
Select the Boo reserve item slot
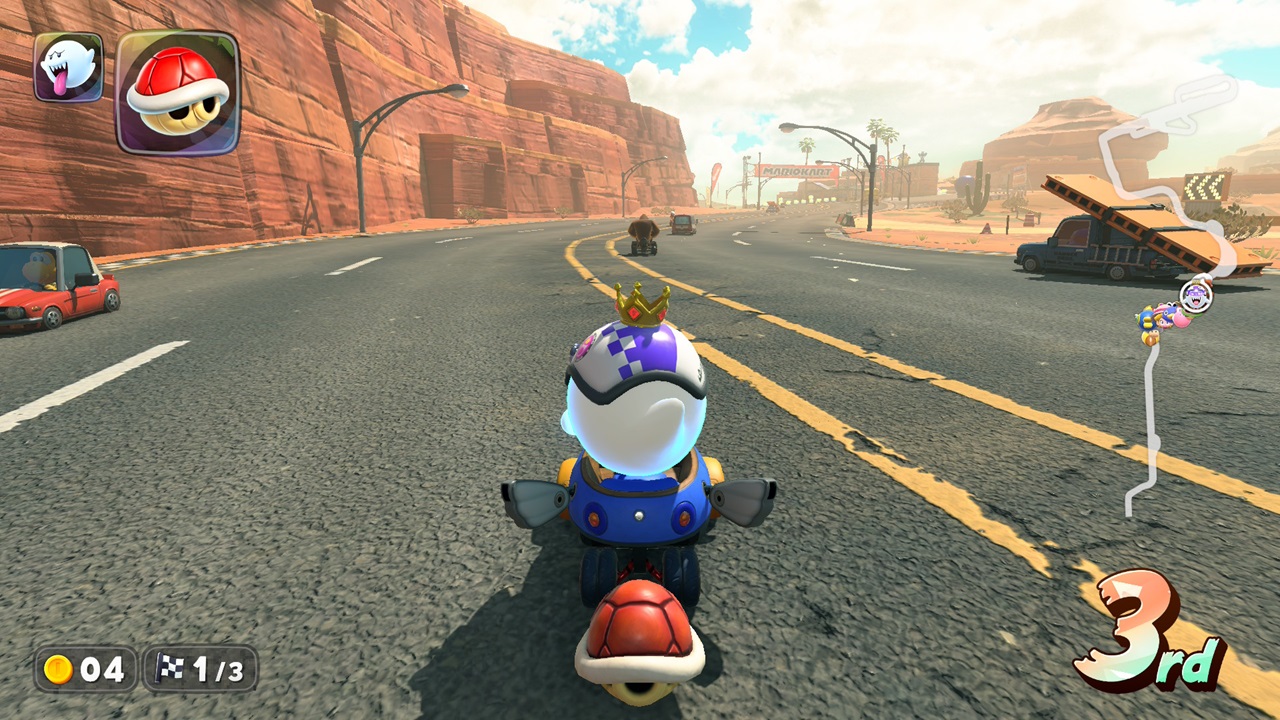point(68,67)
